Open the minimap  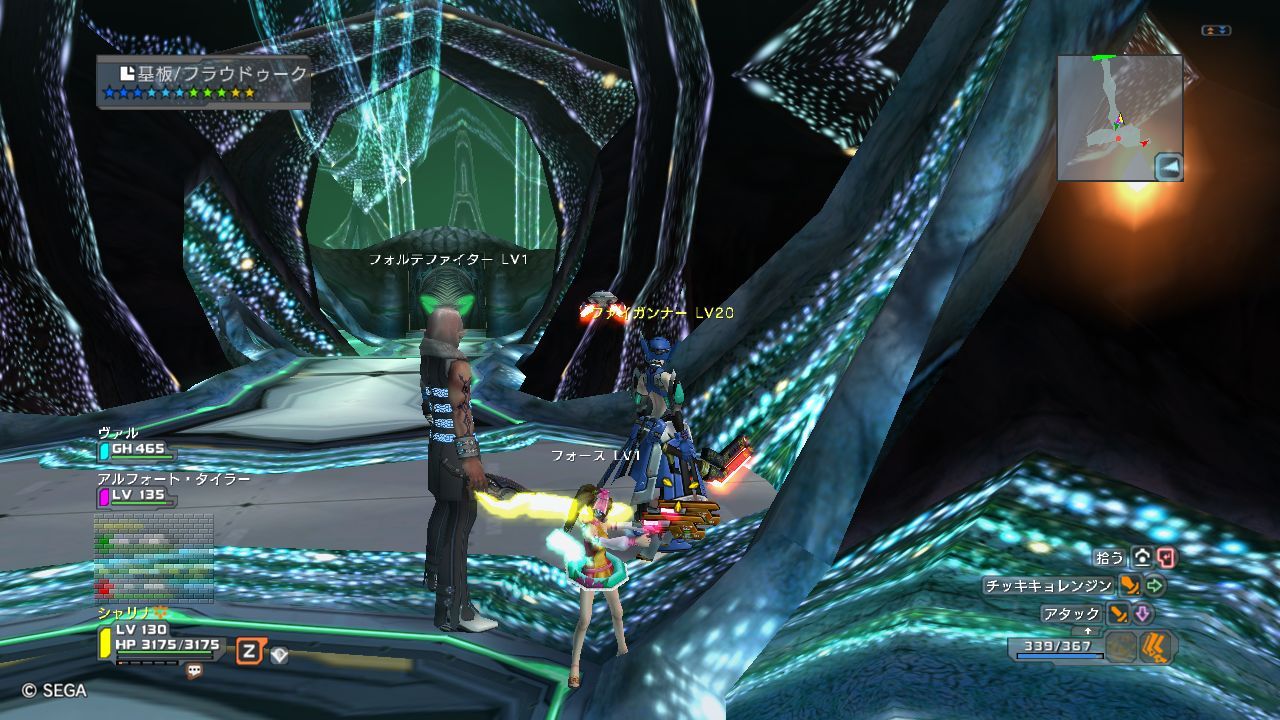[1112, 112]
